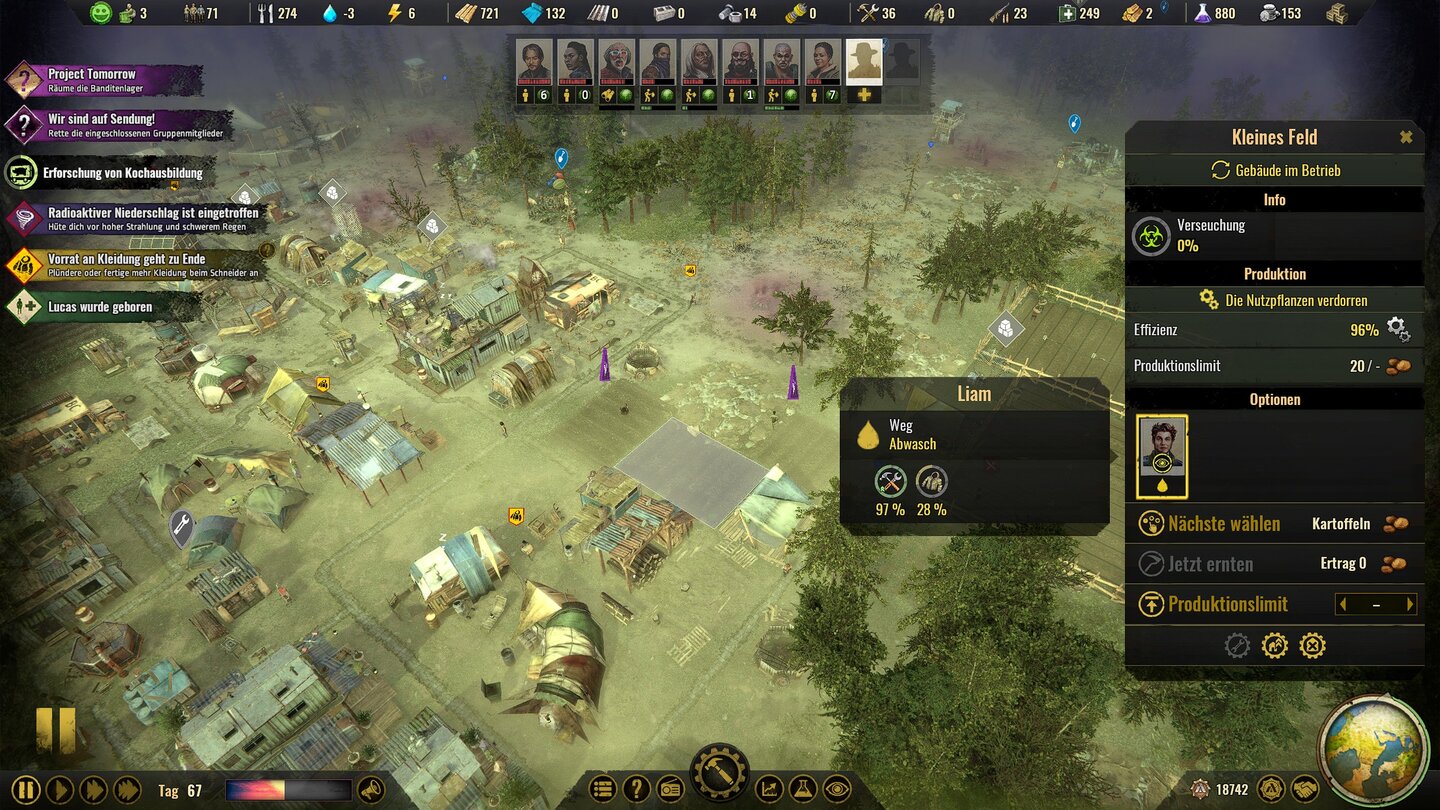Close the Kleines Feld panel

[x=1406, y=137]
